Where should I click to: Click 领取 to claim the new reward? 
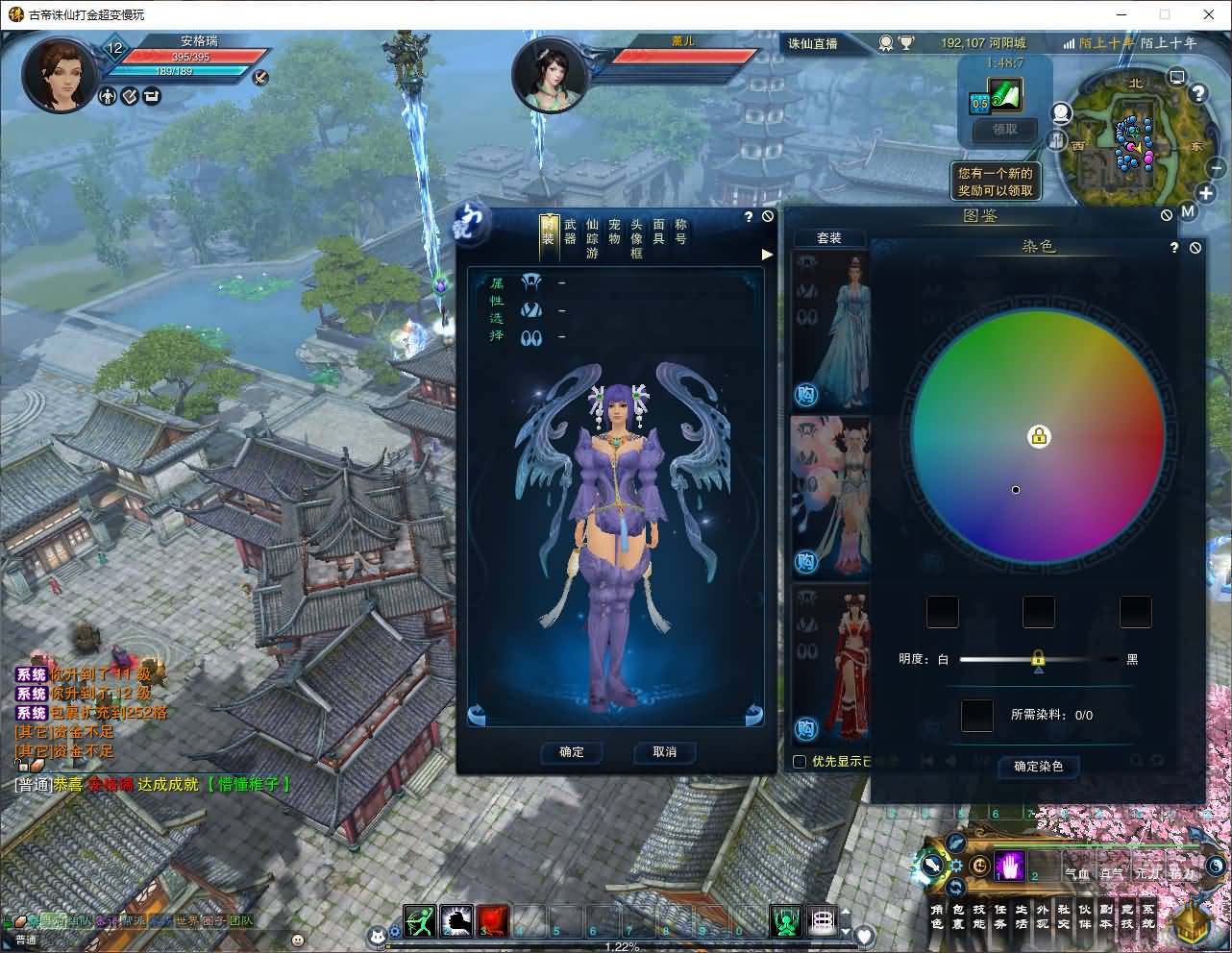(x=1002, y=130)
